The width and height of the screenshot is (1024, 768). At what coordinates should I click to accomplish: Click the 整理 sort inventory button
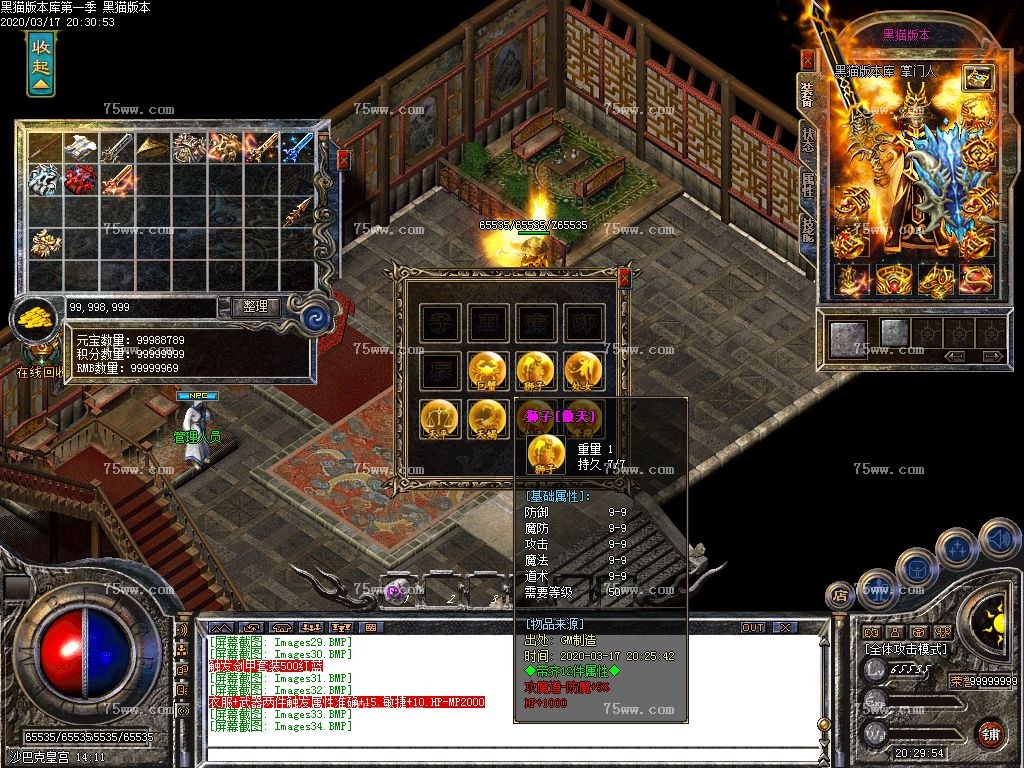[255, 307]
